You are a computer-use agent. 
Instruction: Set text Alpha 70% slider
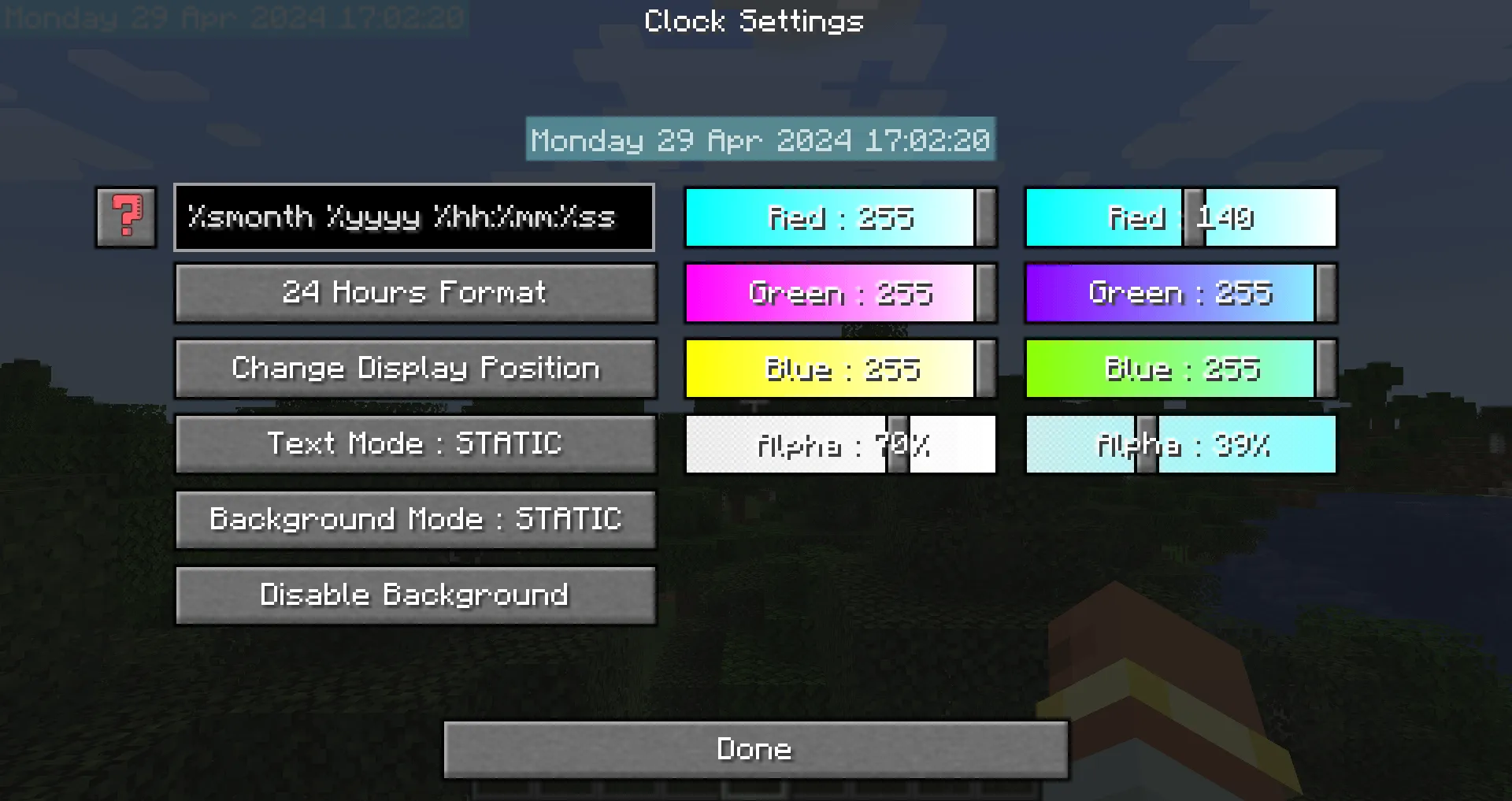(x=839, y=444)
